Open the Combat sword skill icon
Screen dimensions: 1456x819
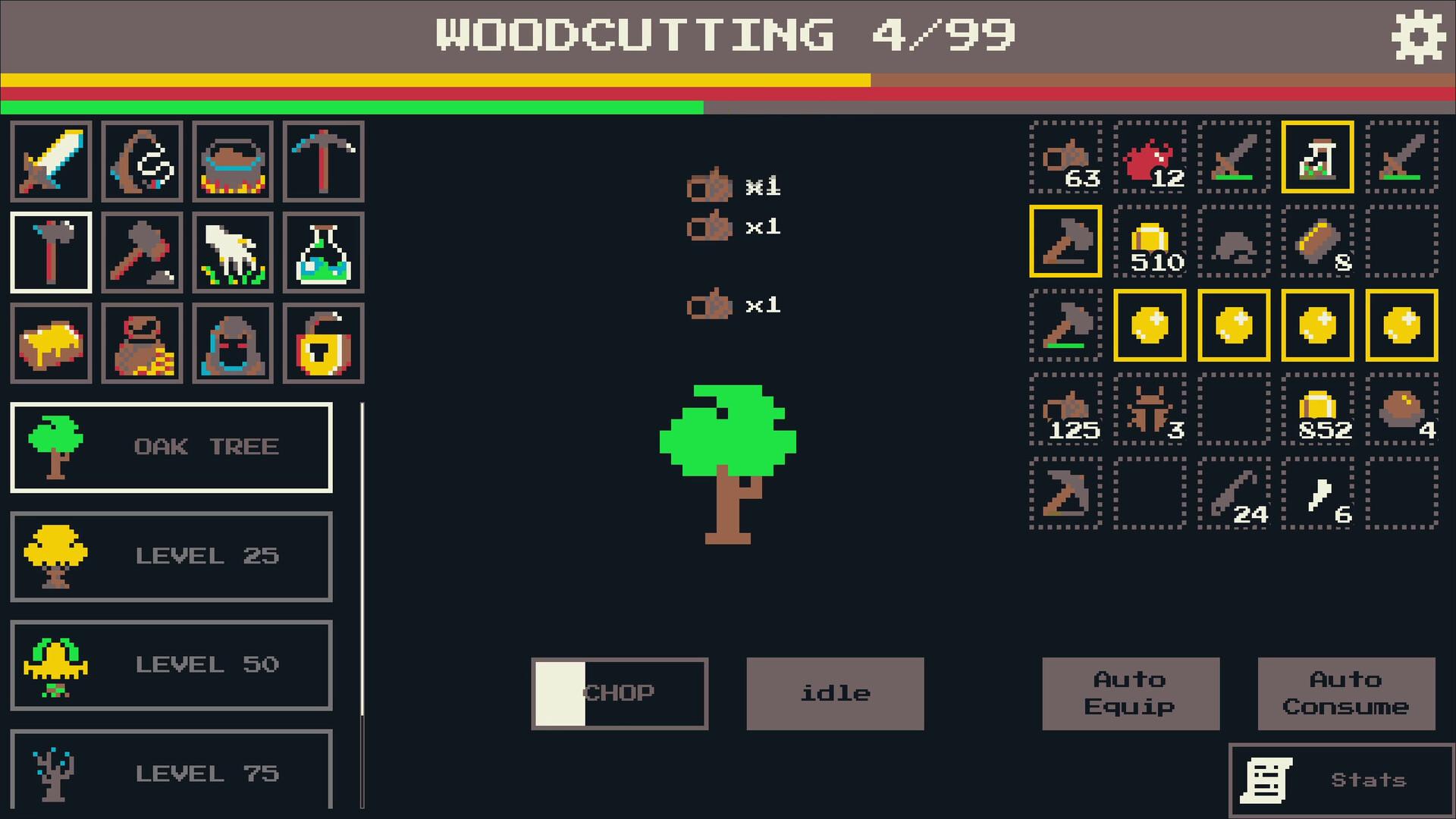(x=50, y=162)
